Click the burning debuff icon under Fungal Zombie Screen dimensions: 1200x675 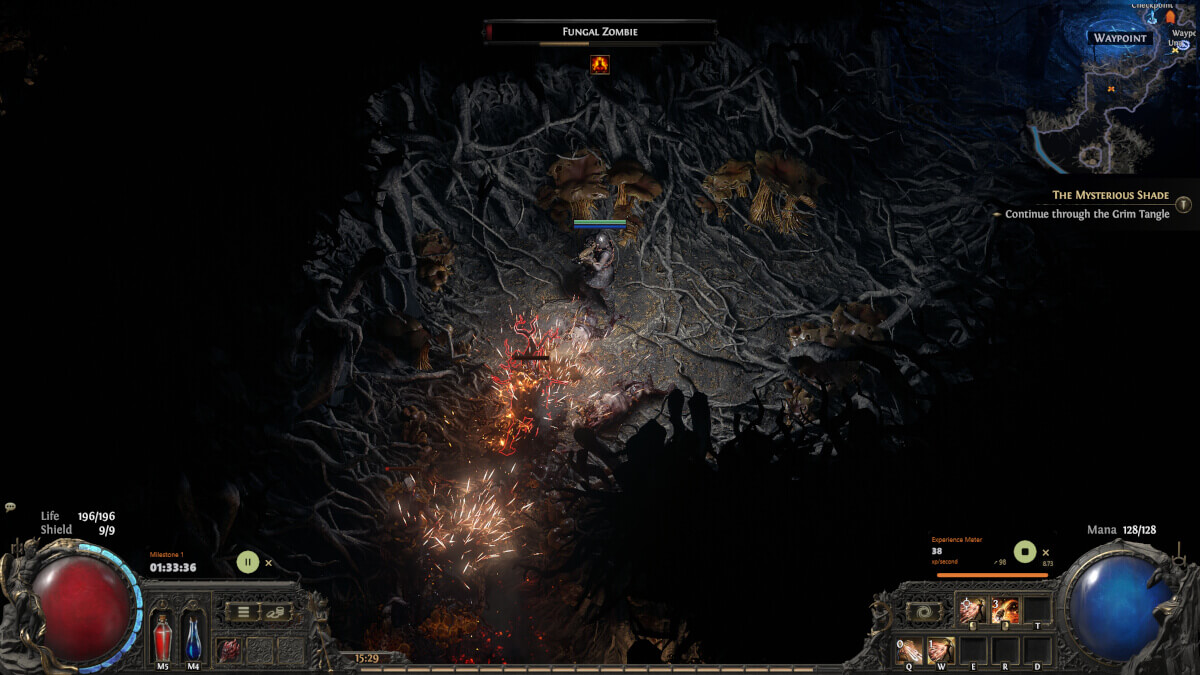[x=600, y=64]
